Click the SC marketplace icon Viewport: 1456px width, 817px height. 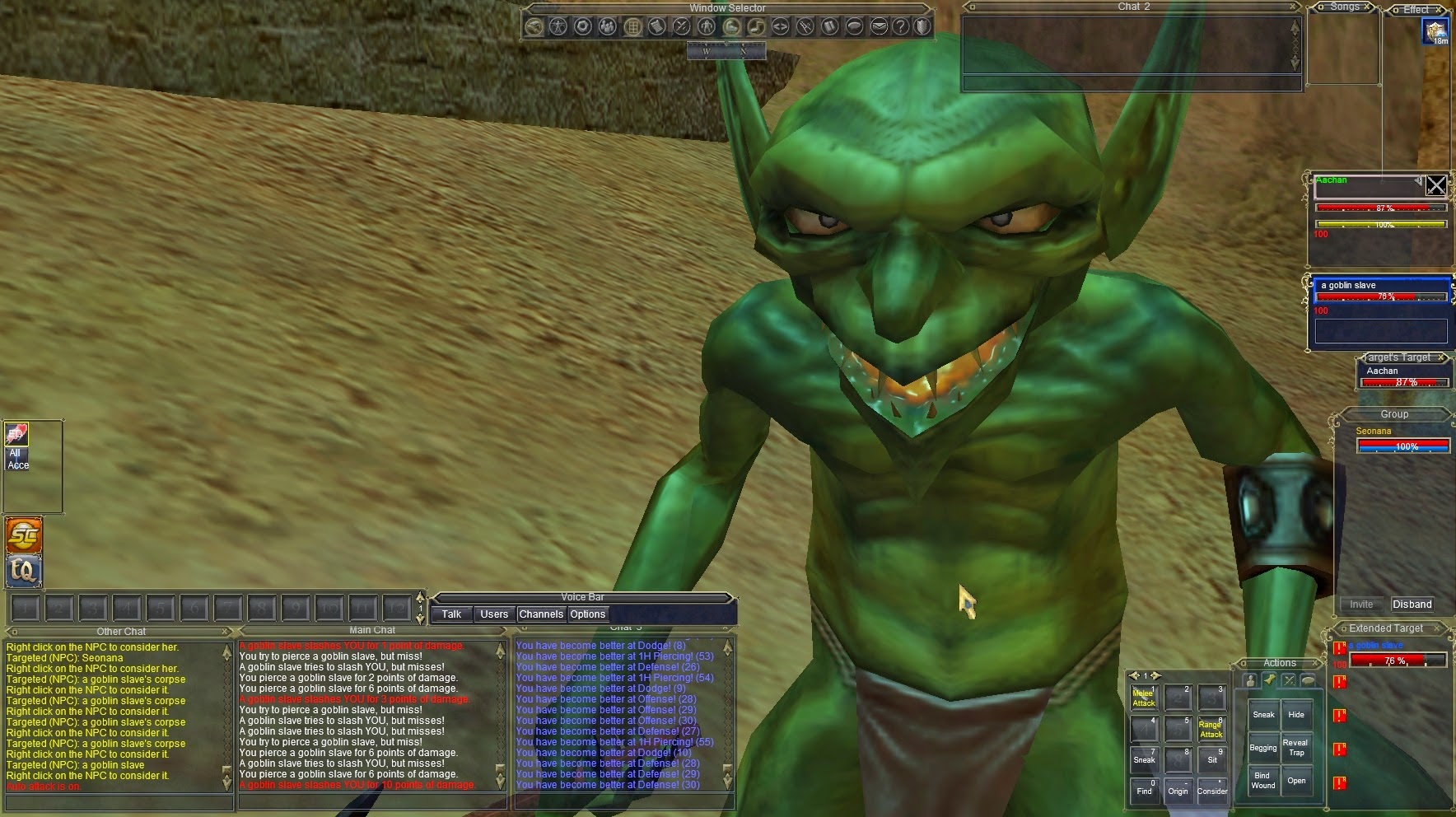[x=24, y=536]
